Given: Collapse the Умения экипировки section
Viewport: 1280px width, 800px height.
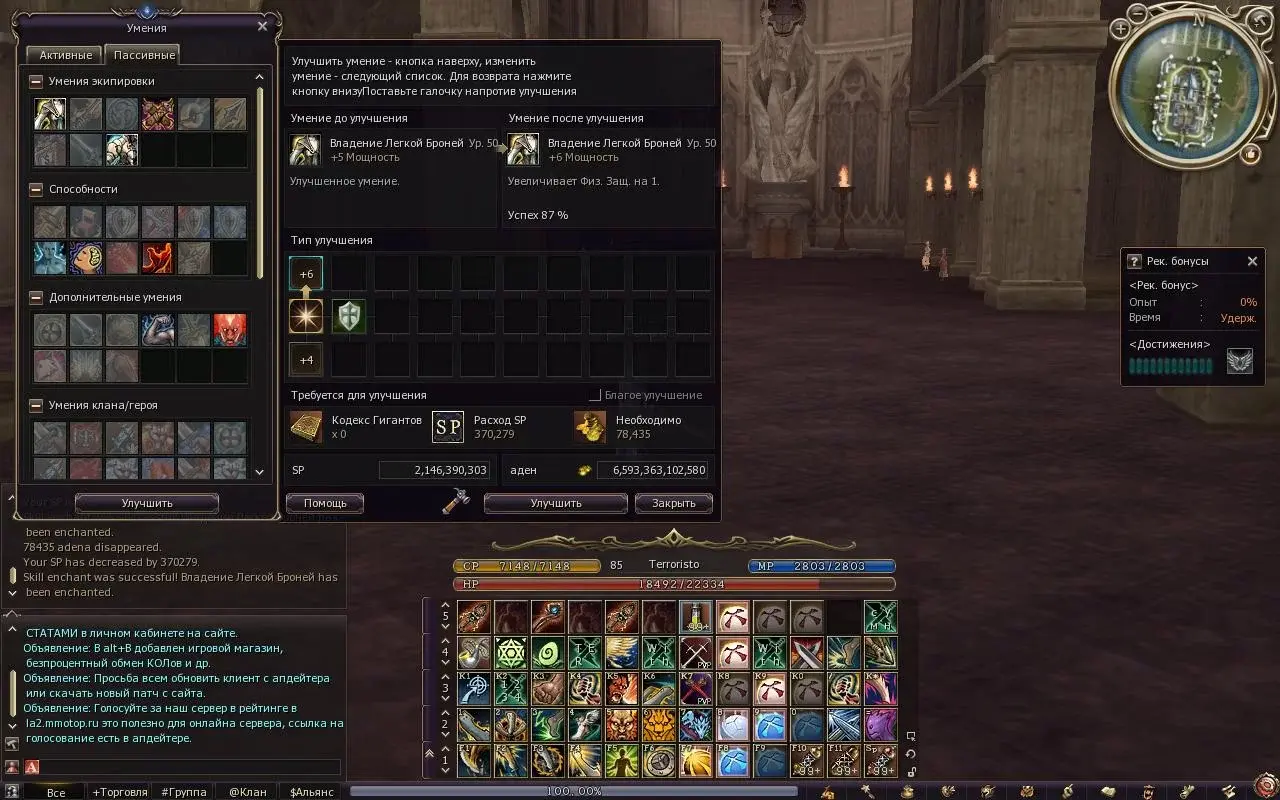Looking at the screenshot, I should pos(36,81).
